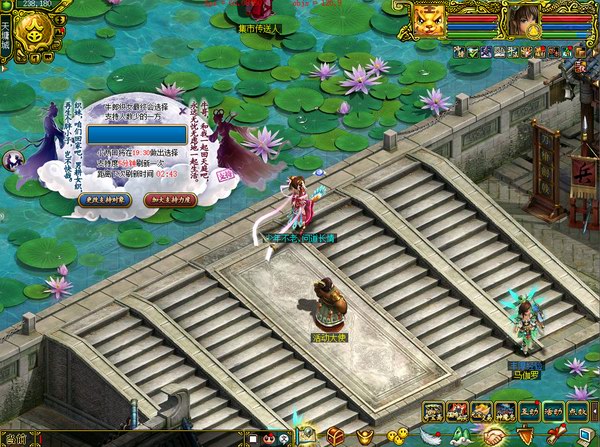Click the white feather icon
Screen dimensions: 600x447
click(432, 437)
